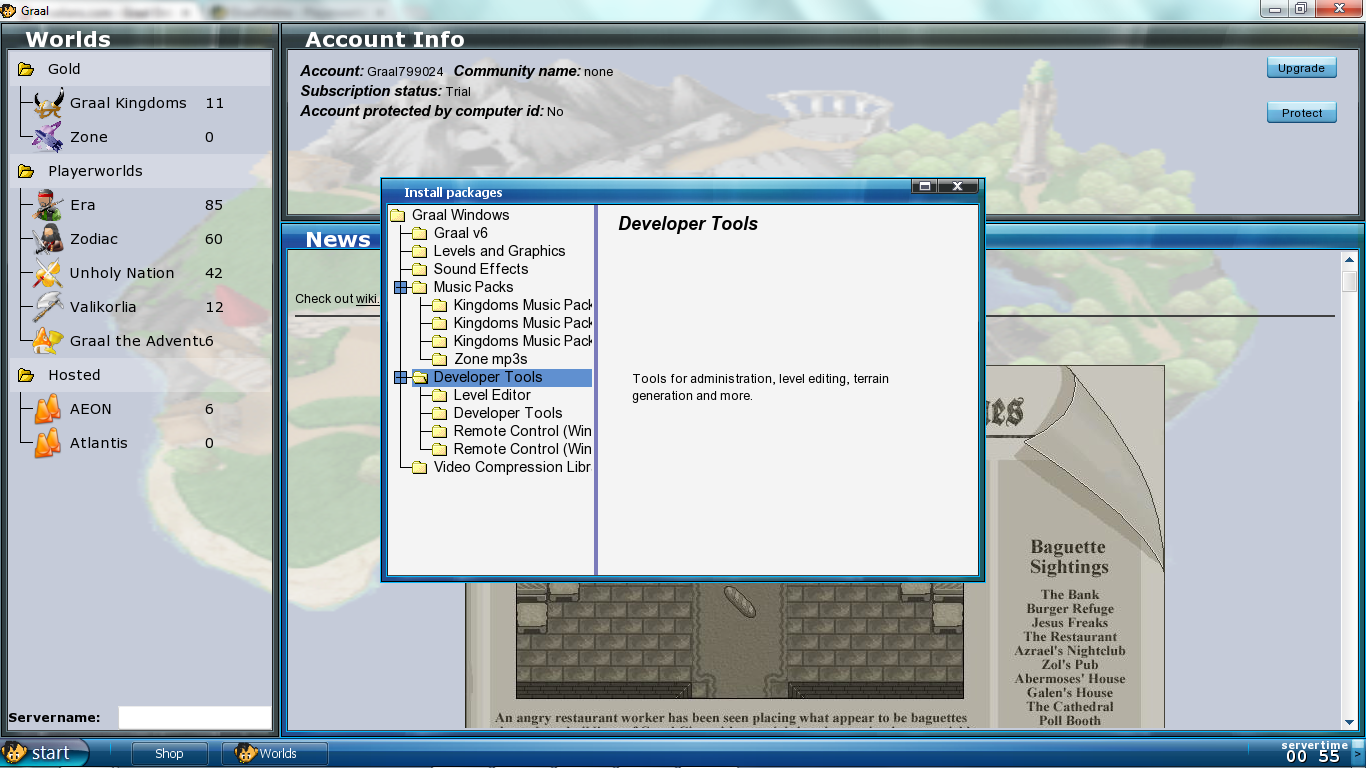This screenshot has width=1366, height=768.
Task: Choose the Atlantis hosted world
Action: coord(99,443)
